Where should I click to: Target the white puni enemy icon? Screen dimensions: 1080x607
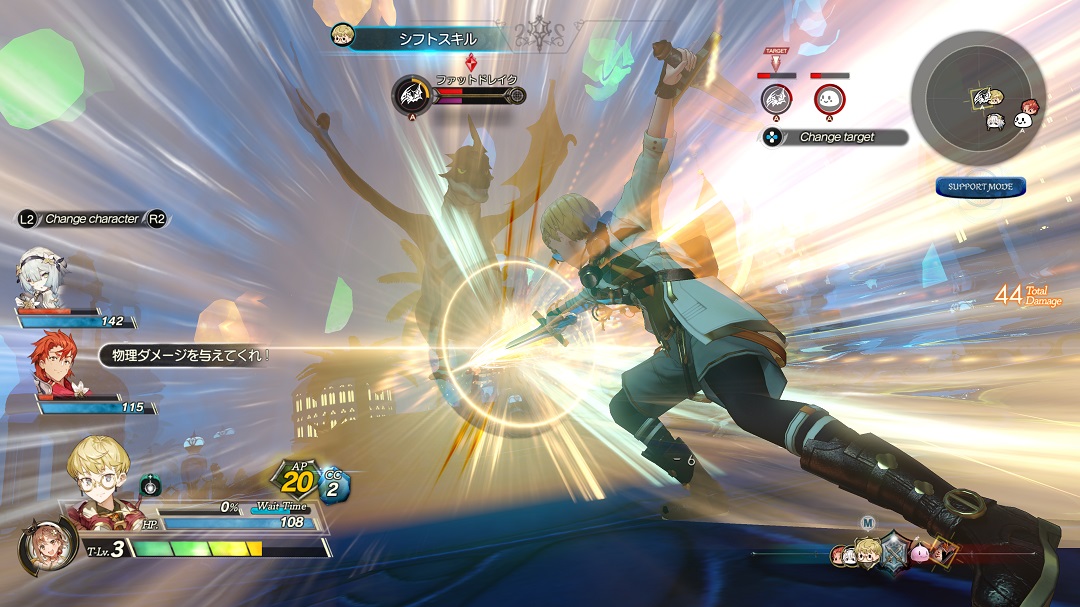(x=829, y=99)
